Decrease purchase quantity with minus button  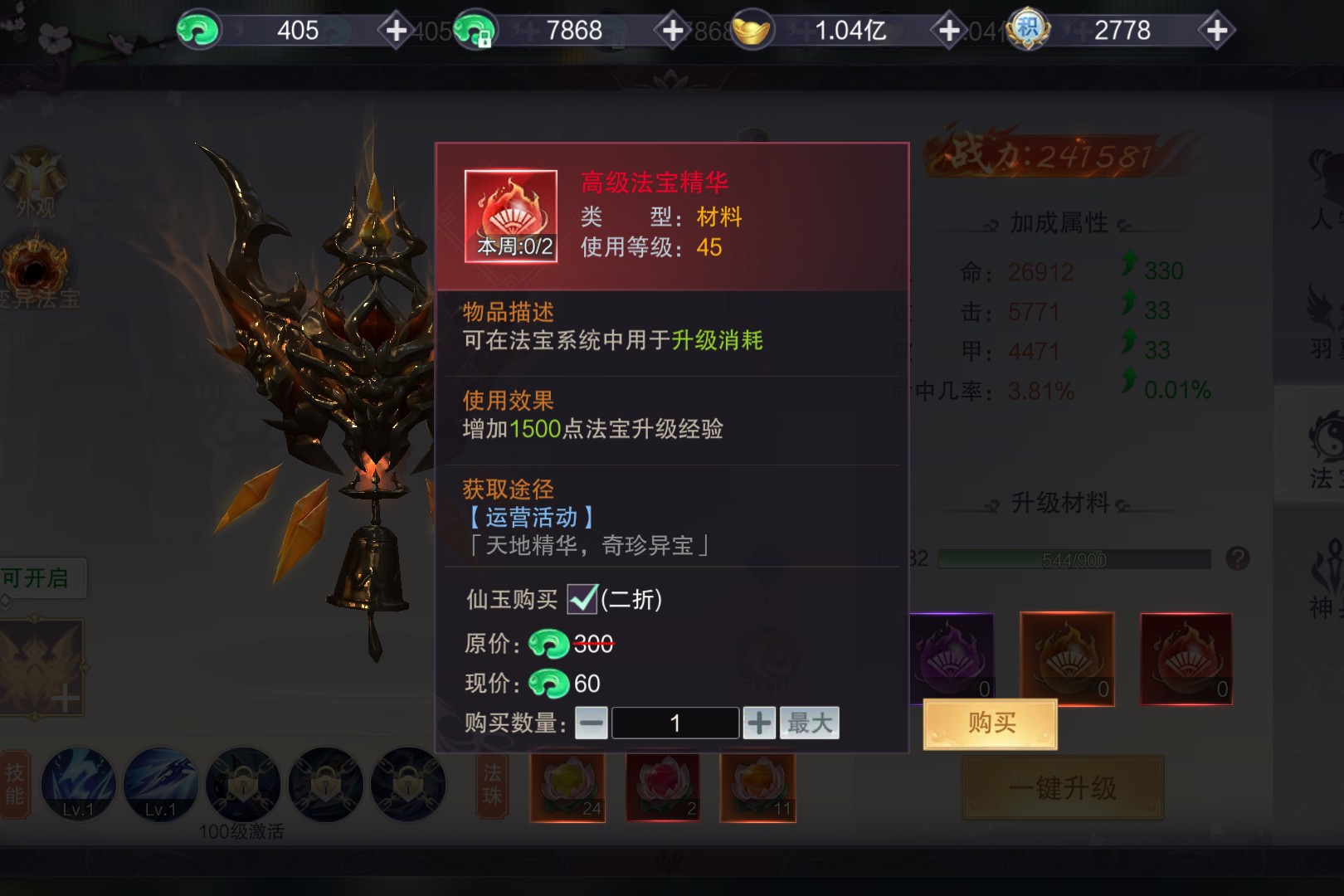592,723
